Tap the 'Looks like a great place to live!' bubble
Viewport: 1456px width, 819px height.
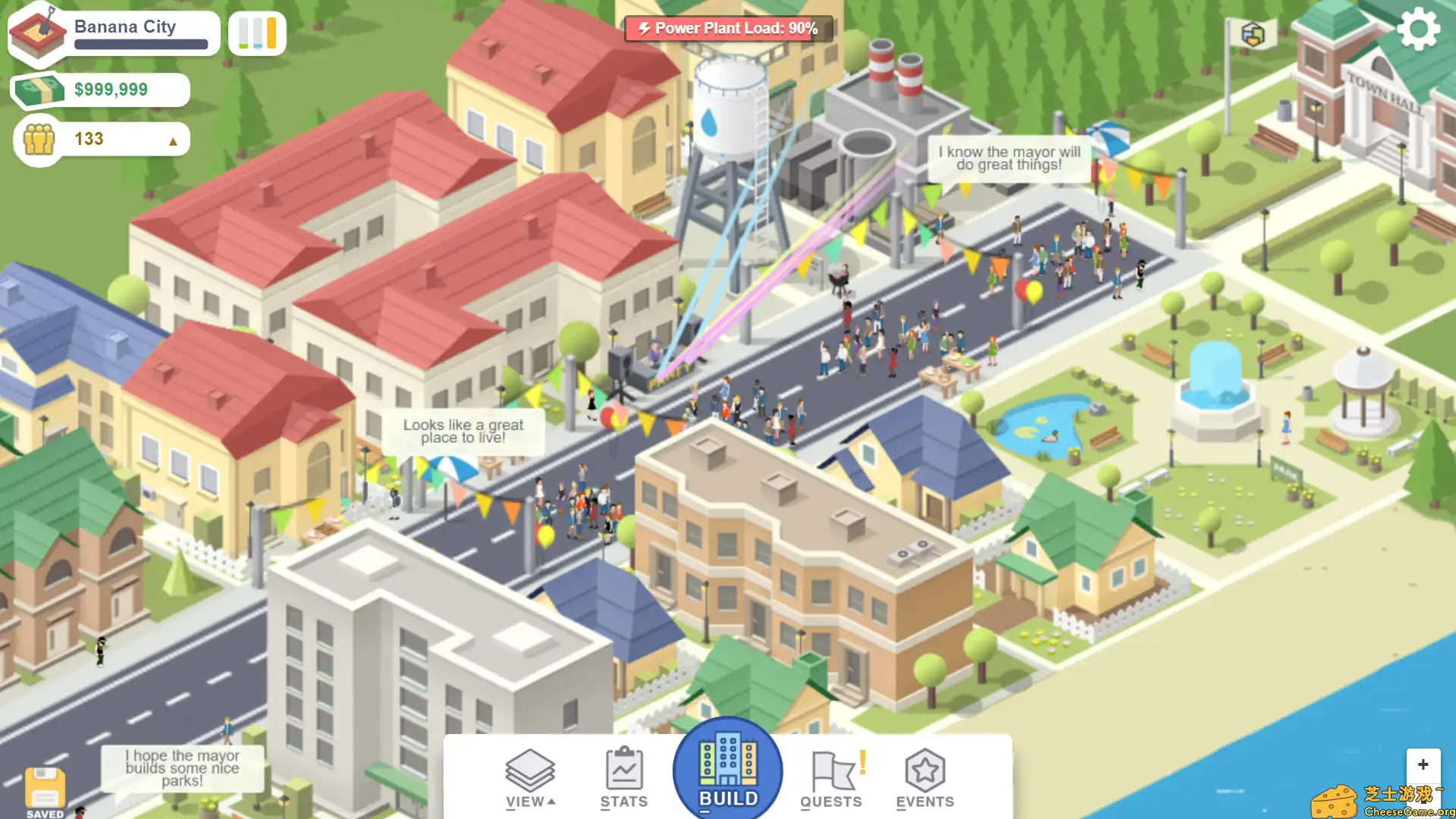[x=464, y=431]
